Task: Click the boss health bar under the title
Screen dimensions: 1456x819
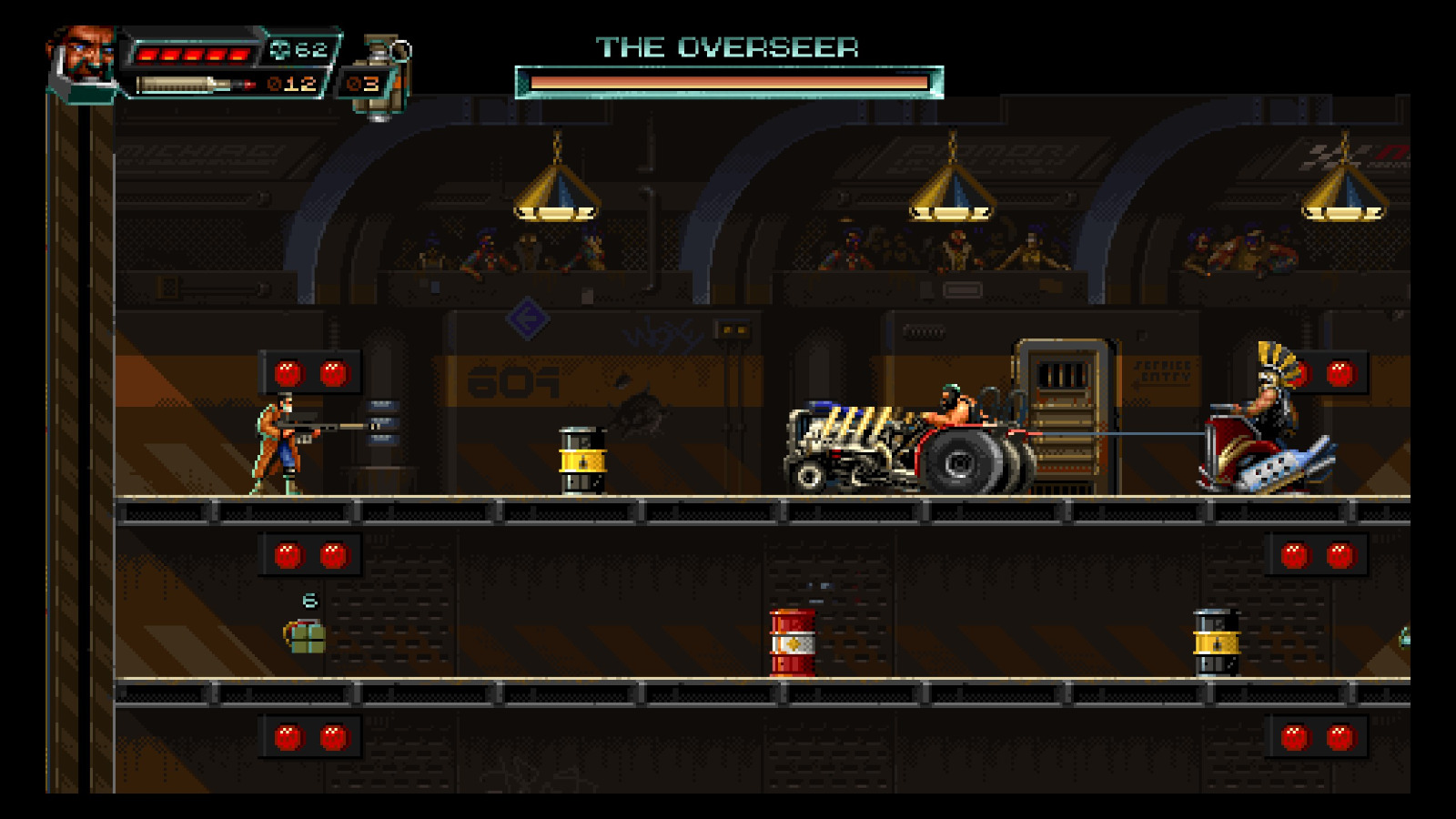Action: (x=728, y=82)
